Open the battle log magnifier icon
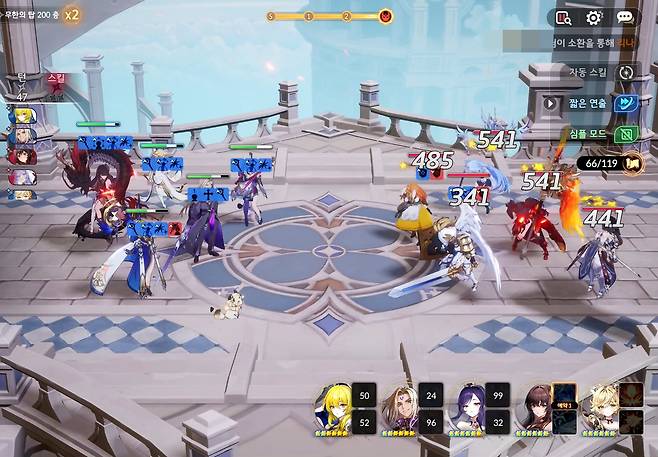 coord(563,17)
